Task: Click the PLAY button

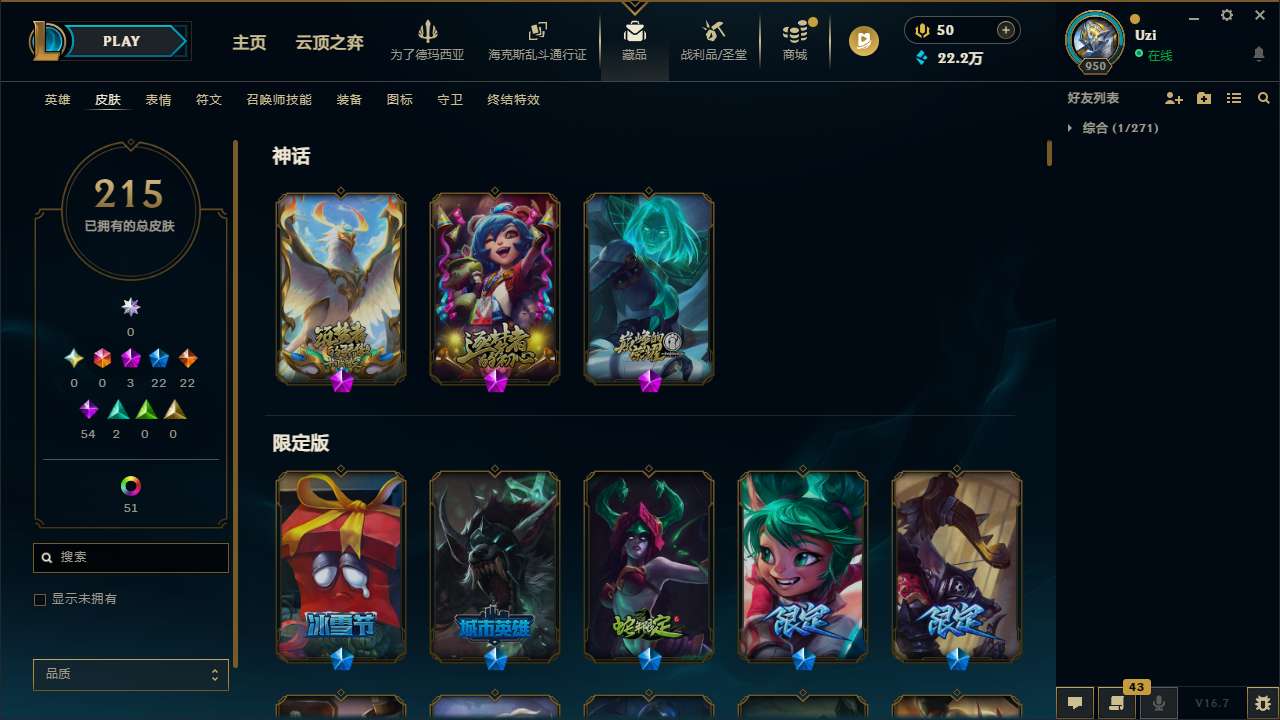Action: pos(121,41)
